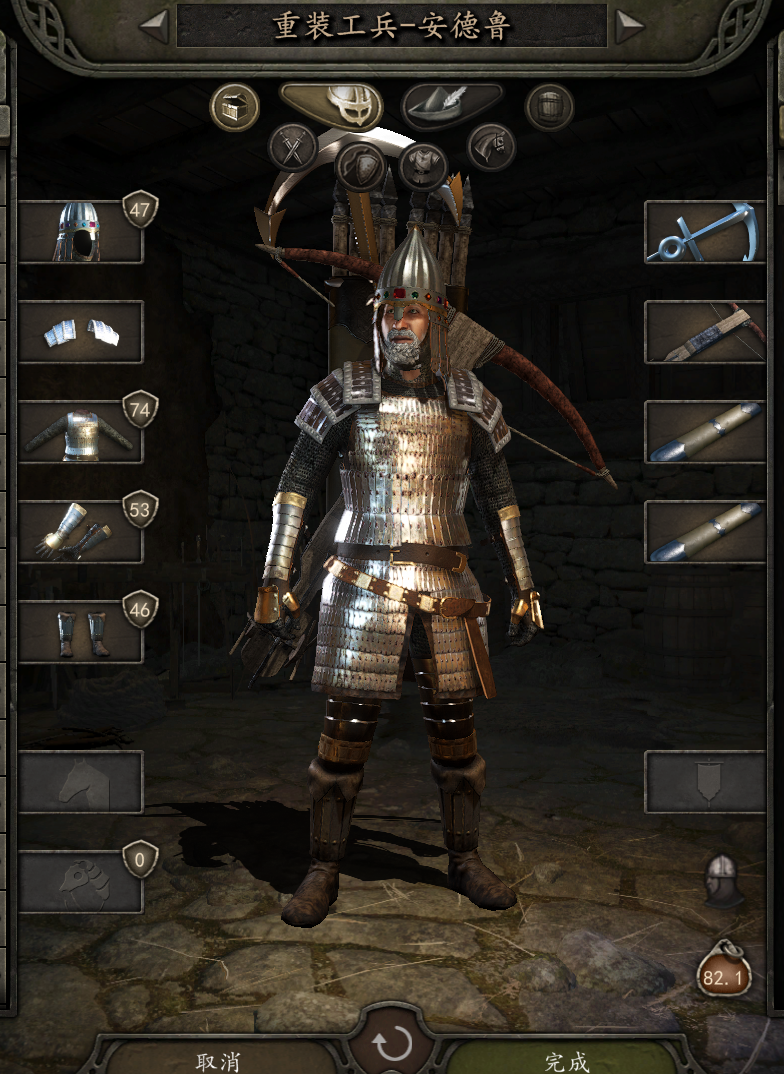The image size is (784, 1074).
Task: Select the pickaxe weapon slot
Action: coord(704,232)
